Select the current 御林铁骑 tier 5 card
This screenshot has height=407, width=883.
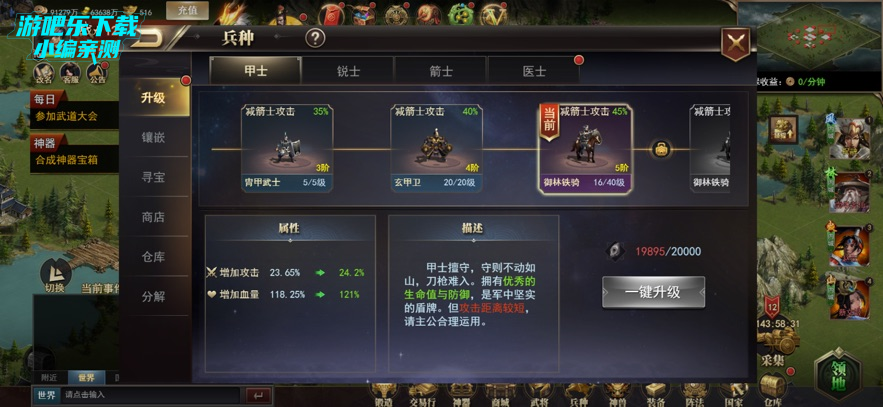[x=585, y=147]
